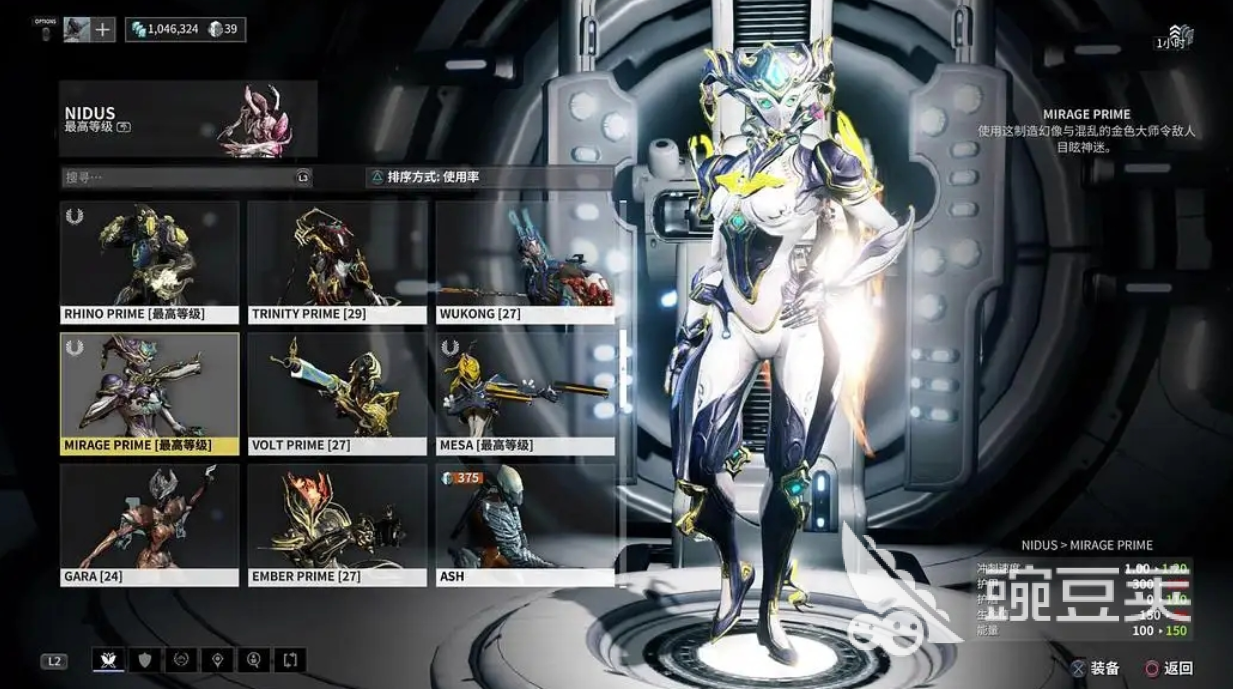Choose the Trinity Prime warframe tile

[337, 262]
